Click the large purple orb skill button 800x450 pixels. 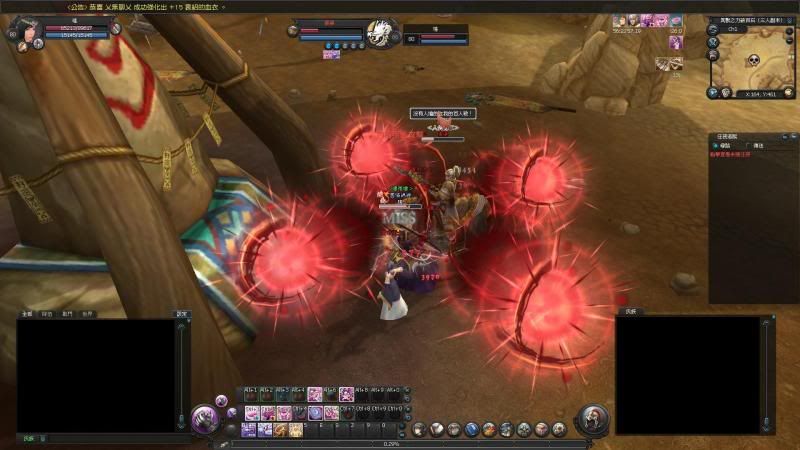tap(206, 416)
